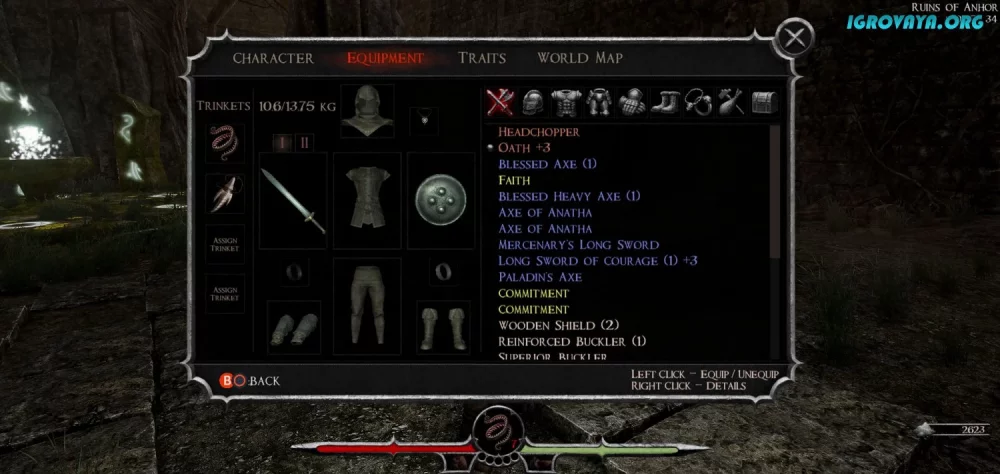Switch to weapon set II
This screenshot has height=474, width=1000.
305,143
